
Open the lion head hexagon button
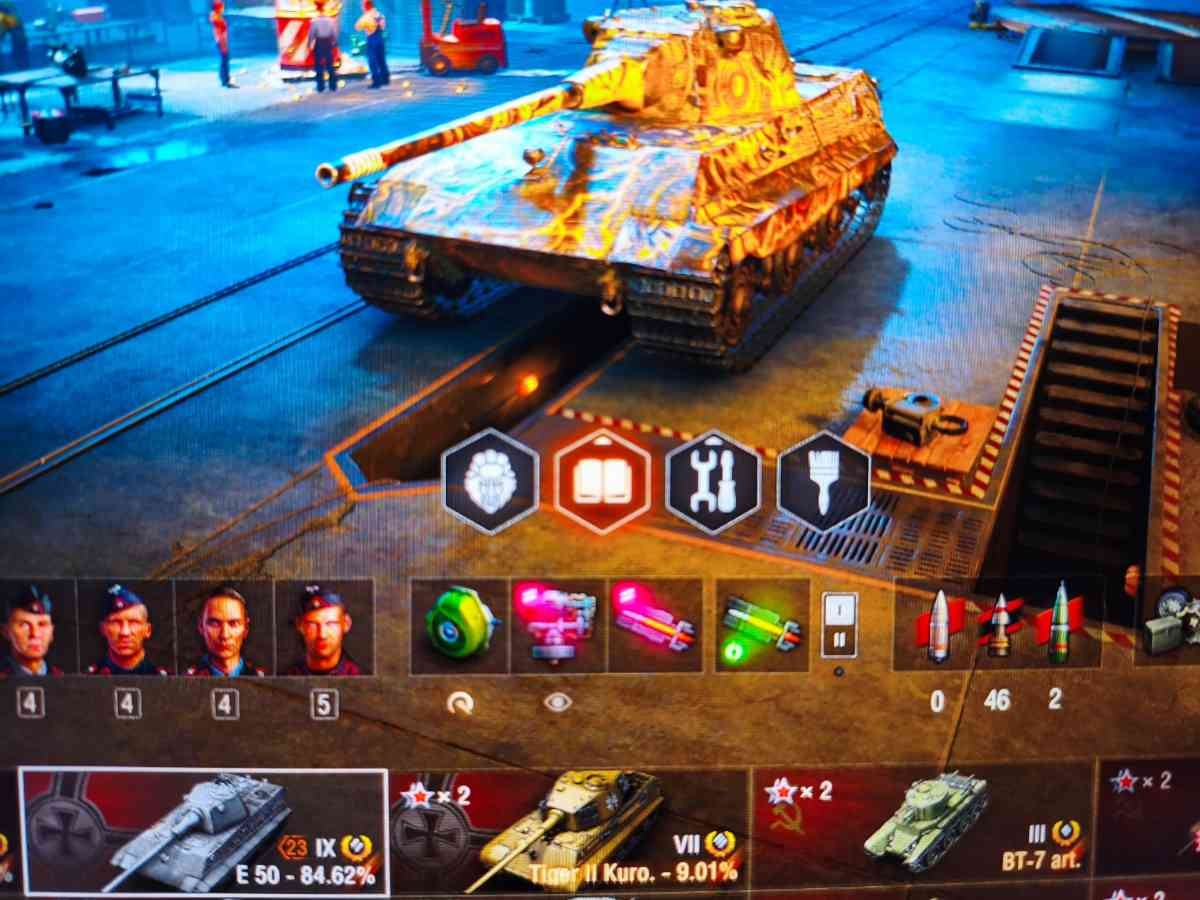click(x=490, y=481)
